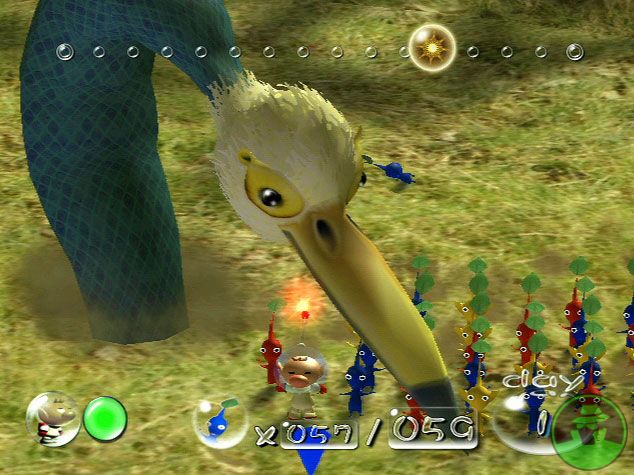Viewport: 634px width, 475px height.
Task: Click the IGN watermark logo
Action: 592,428
